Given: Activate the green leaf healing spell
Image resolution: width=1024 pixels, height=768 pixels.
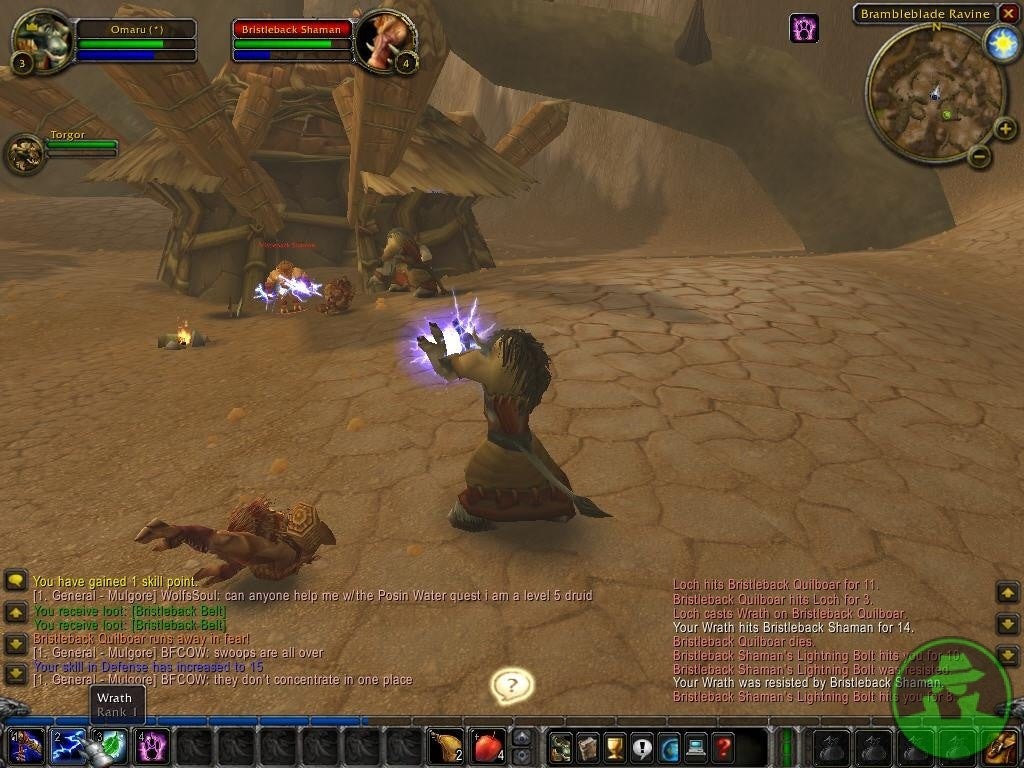Looking at the screenshot, I should coord(111,746).
